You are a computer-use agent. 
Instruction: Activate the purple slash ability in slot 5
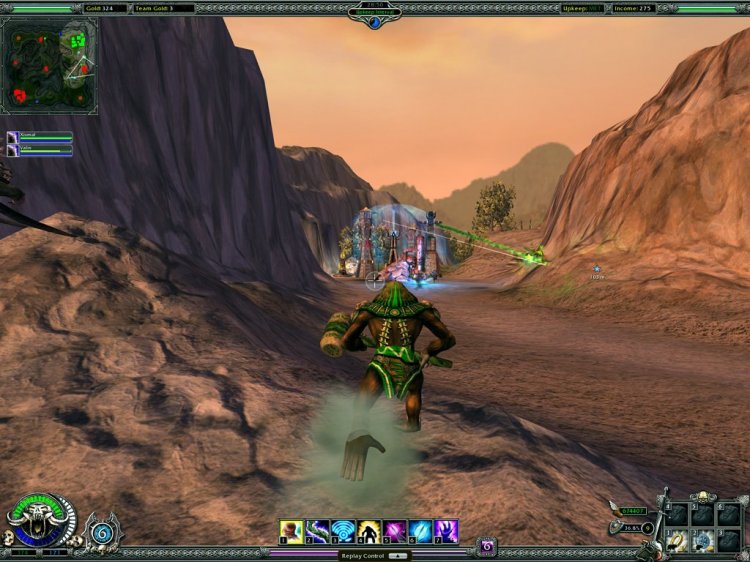(395, 531)
